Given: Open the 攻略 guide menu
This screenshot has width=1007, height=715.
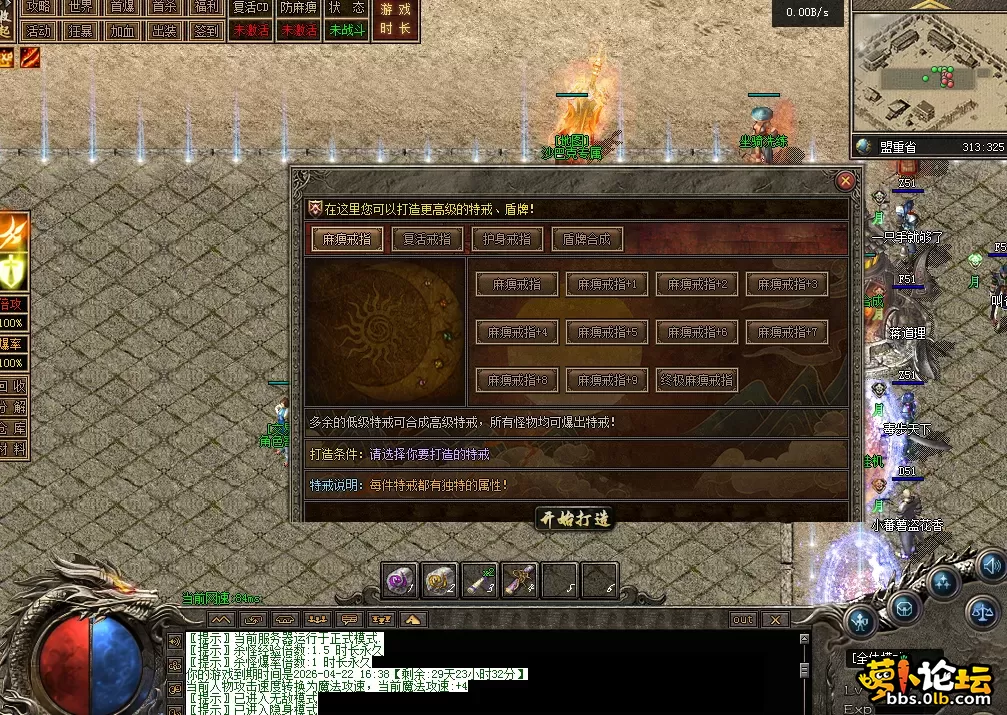Looking at the screenshot, I should (x=39, y=7).
